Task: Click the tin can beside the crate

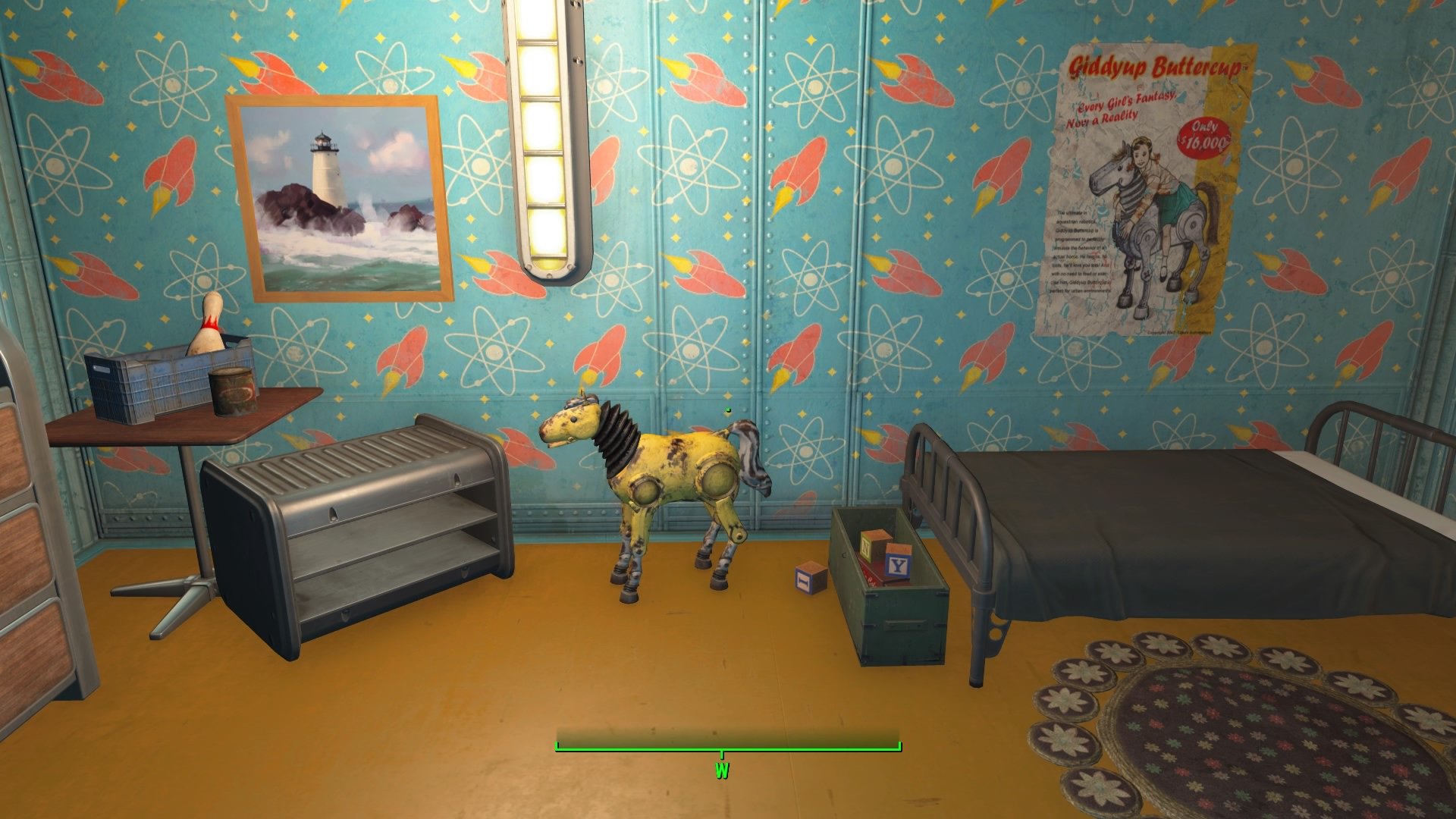Action: [232, 391]
